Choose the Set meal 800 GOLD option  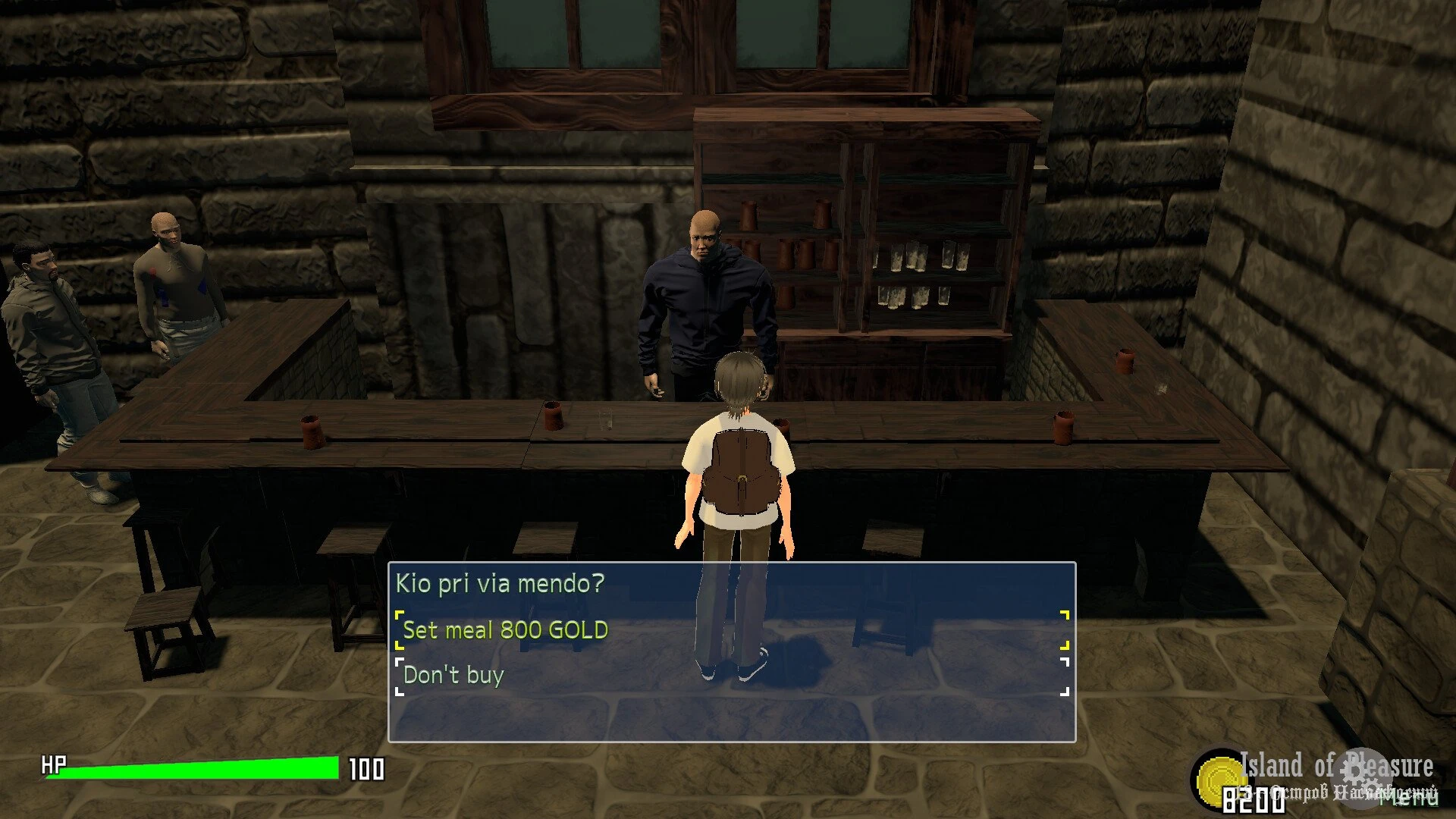pos(506,630)
